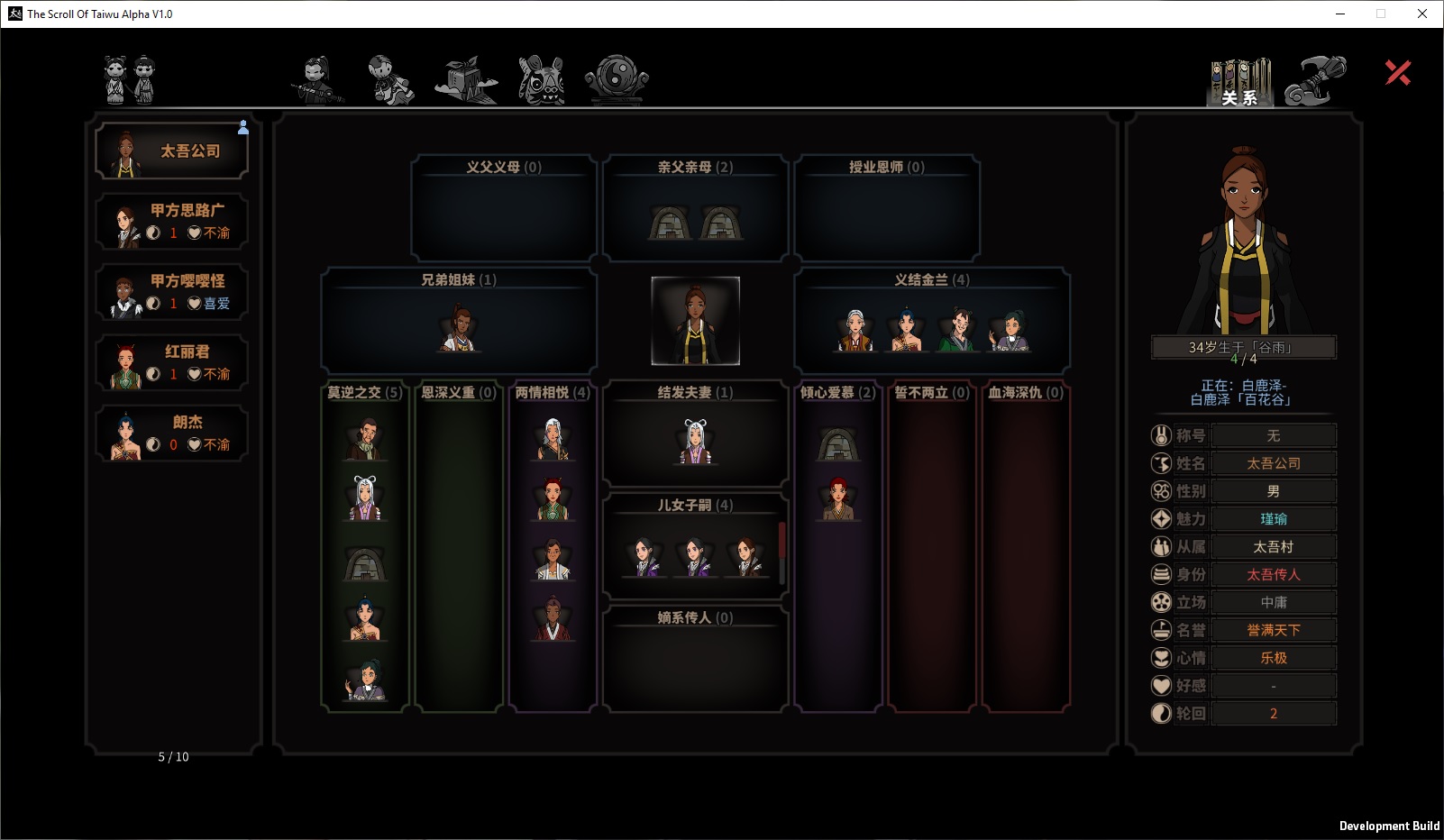The image size is (1444, 840).
Task: Open the two-dolls character tab
Action: (x=130, y=79)
